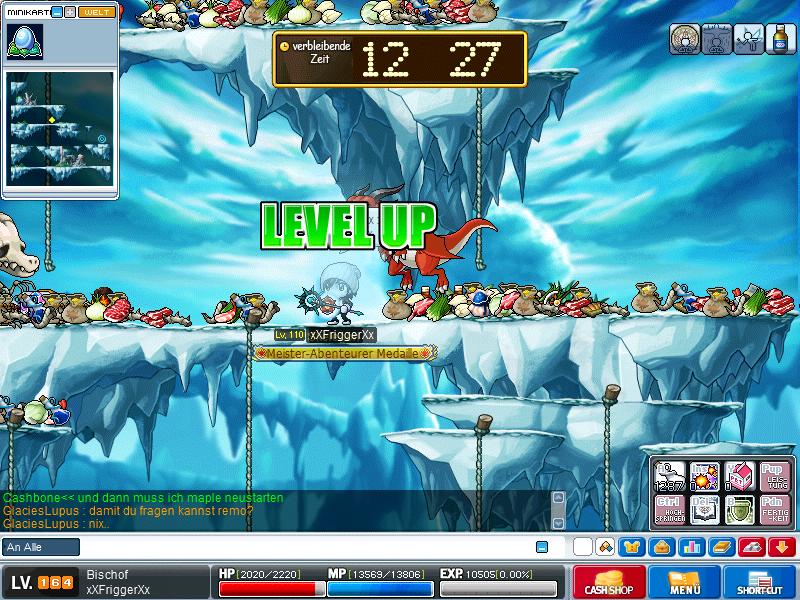Open the equipment shirt icon button
The image size is (800, 600).
pos(632,546)
